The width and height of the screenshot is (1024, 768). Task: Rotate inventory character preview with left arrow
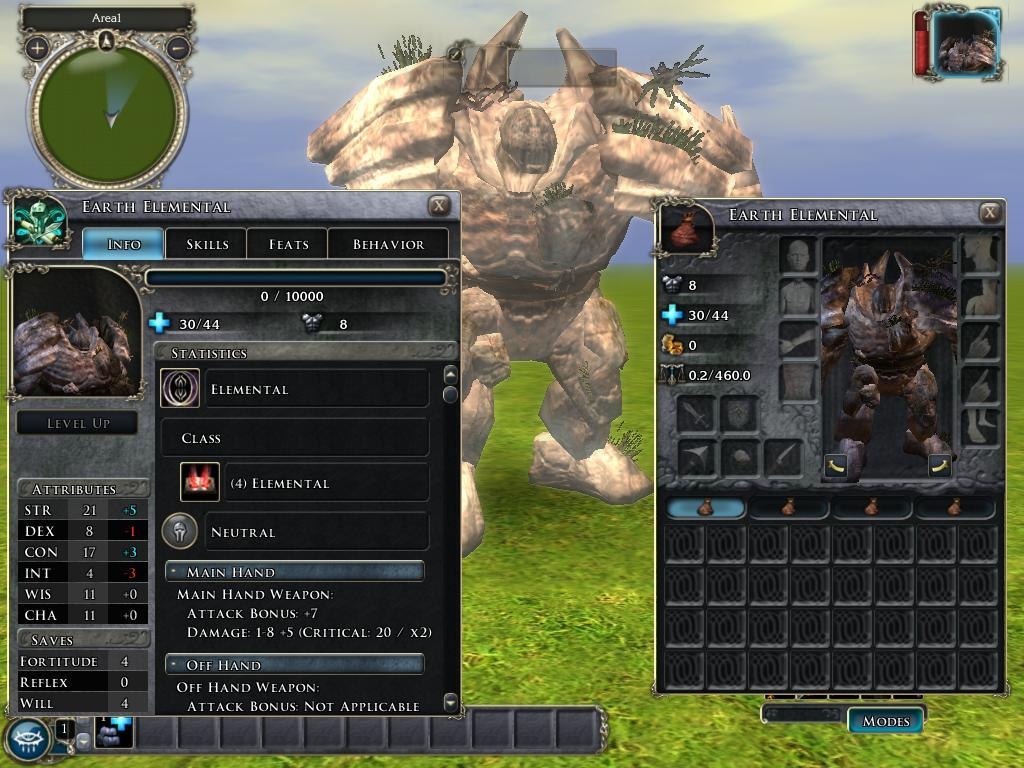click(x=837, y=464)
